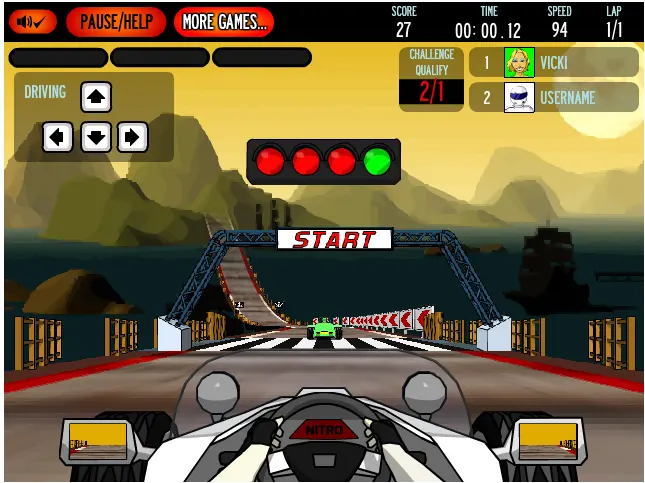Open the Pause/Help menu
This screenshot has height=483, width=645.
116,21
